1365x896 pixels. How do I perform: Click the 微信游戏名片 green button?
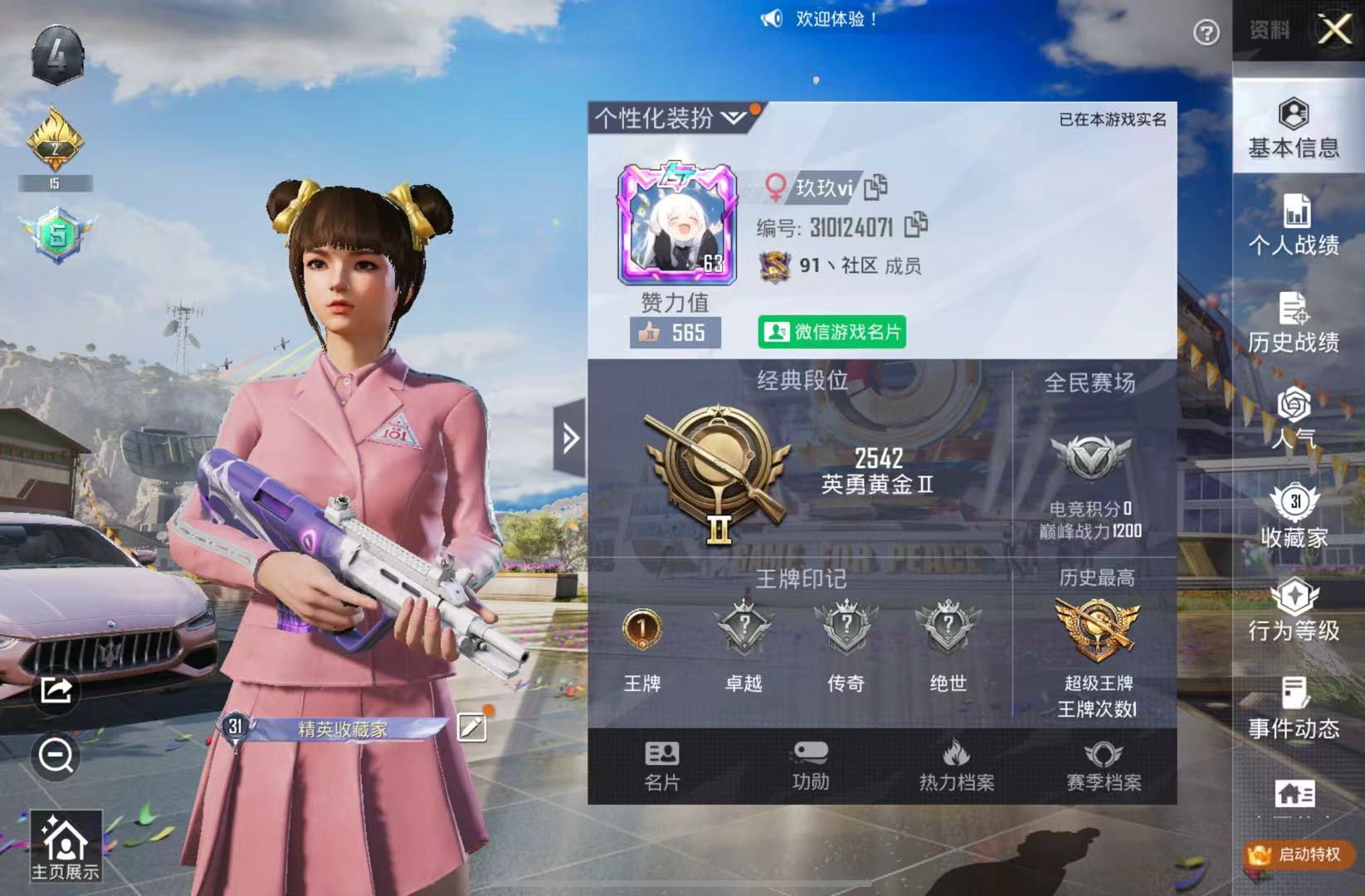(831, 331)
